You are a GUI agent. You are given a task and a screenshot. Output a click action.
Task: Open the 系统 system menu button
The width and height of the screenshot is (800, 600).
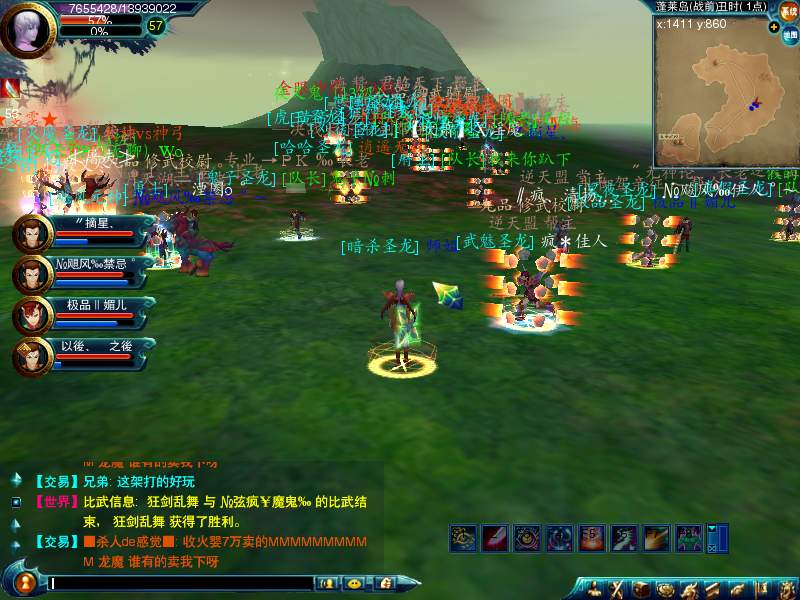point(788,11)
